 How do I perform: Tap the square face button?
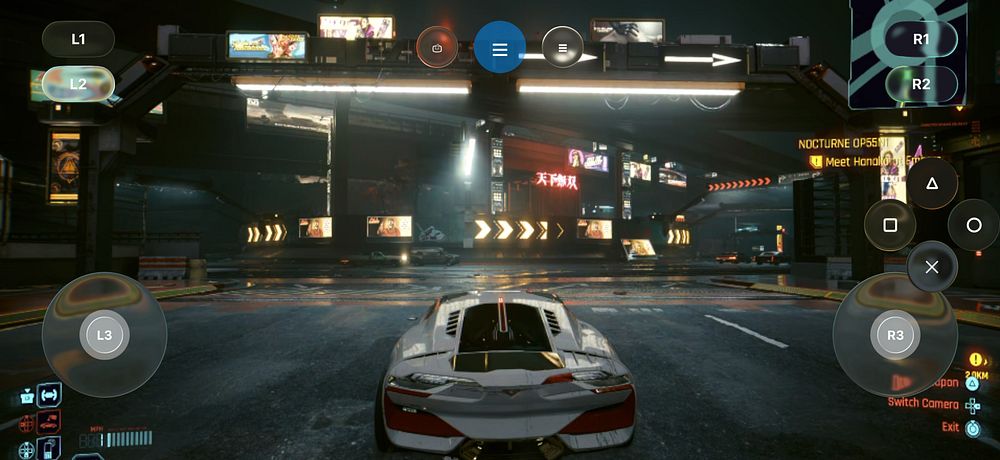[x=890, y=225]
